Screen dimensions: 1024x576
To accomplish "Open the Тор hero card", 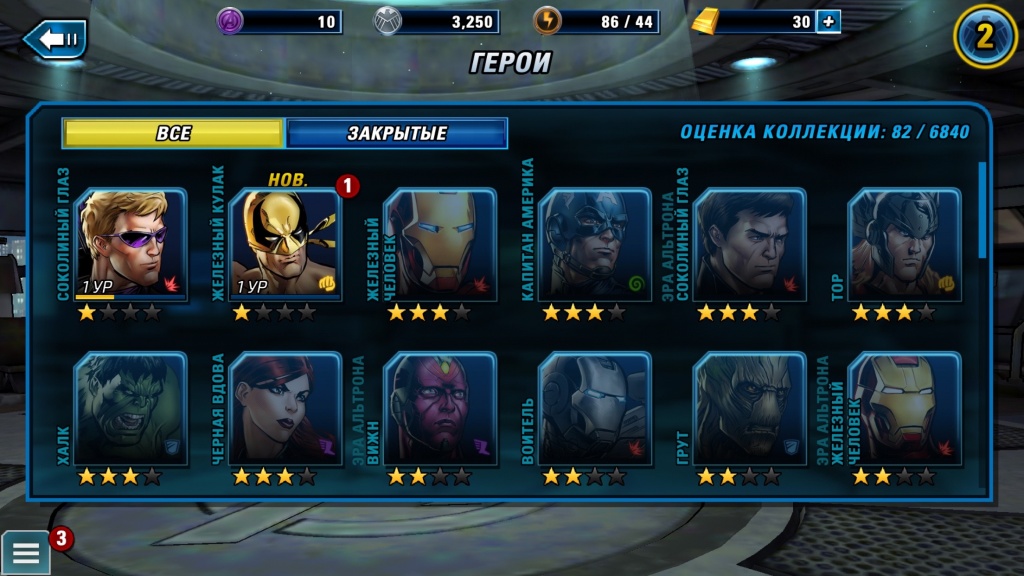I will 903,245.
